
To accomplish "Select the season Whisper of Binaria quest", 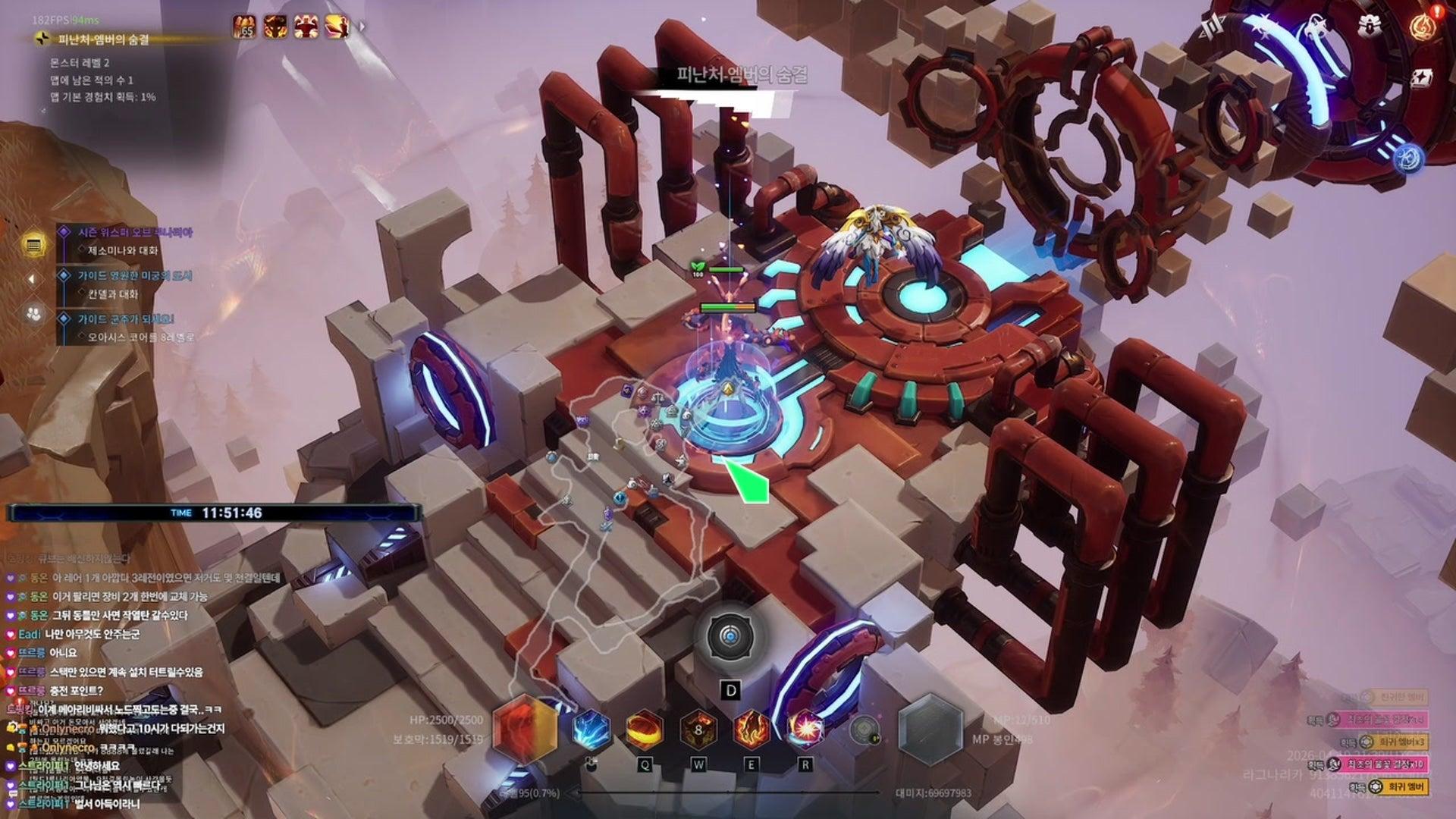I will pyautogui.click(x=135, y=233).
